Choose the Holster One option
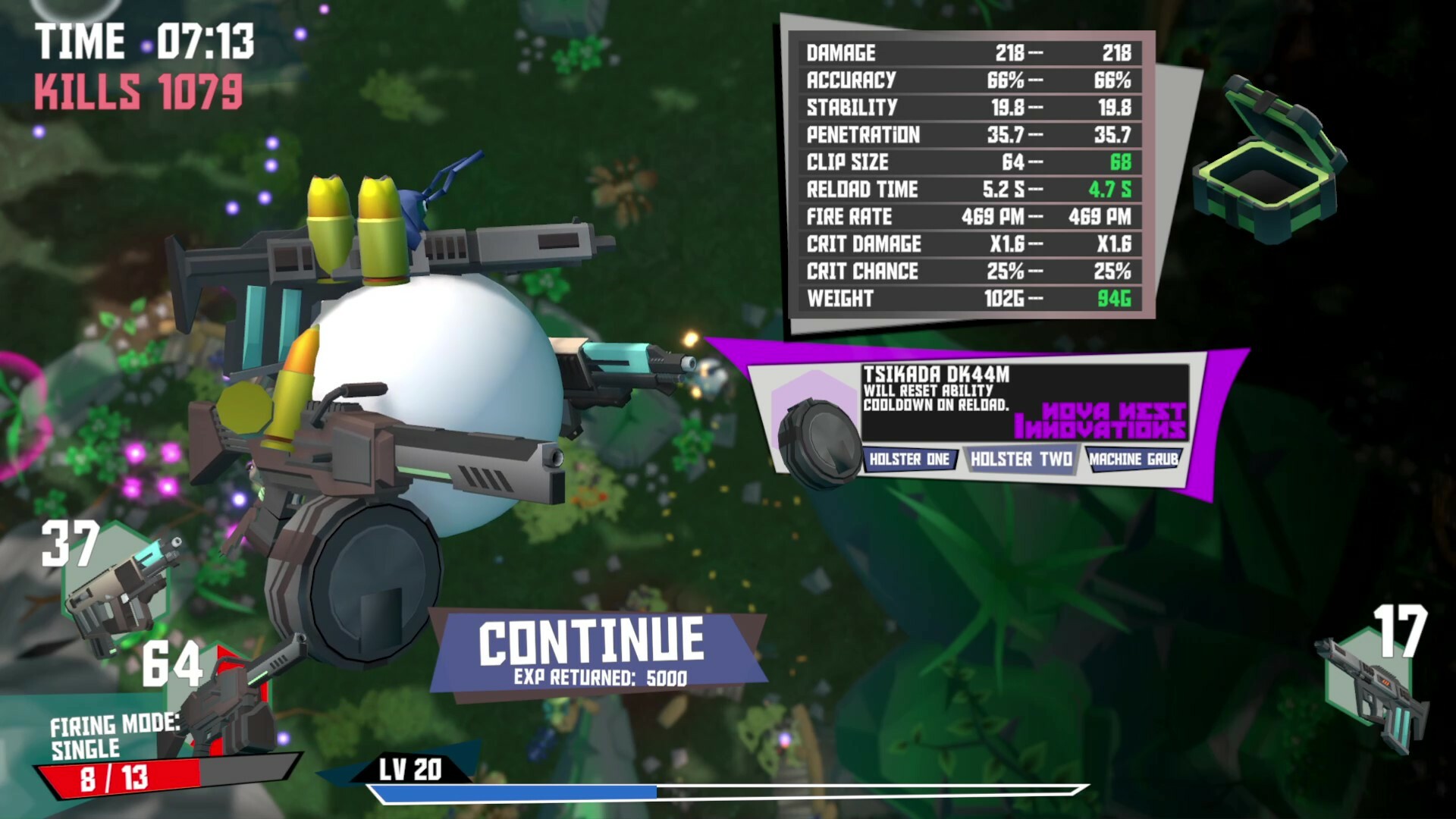 pos(909,459)
